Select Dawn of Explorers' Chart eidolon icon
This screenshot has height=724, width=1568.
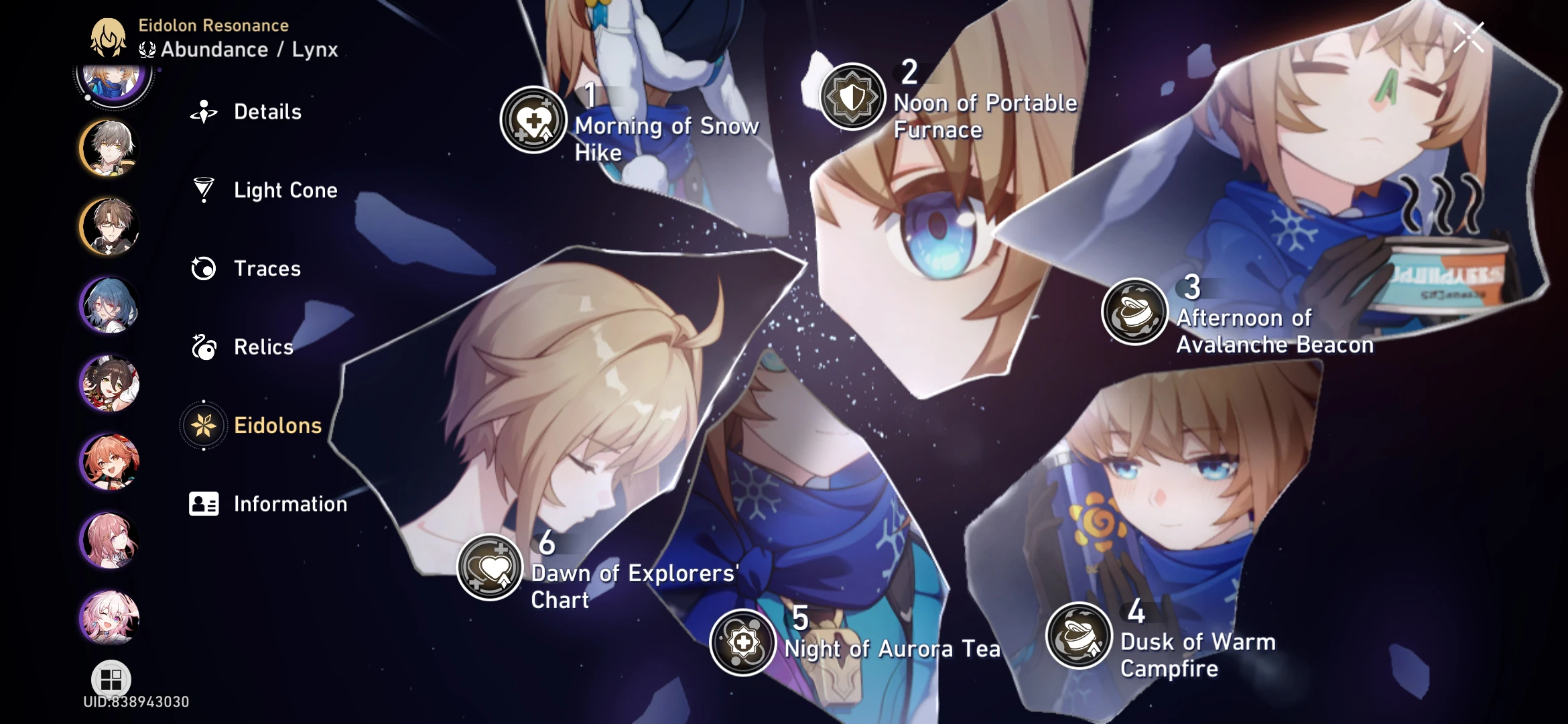coord(488,566)
